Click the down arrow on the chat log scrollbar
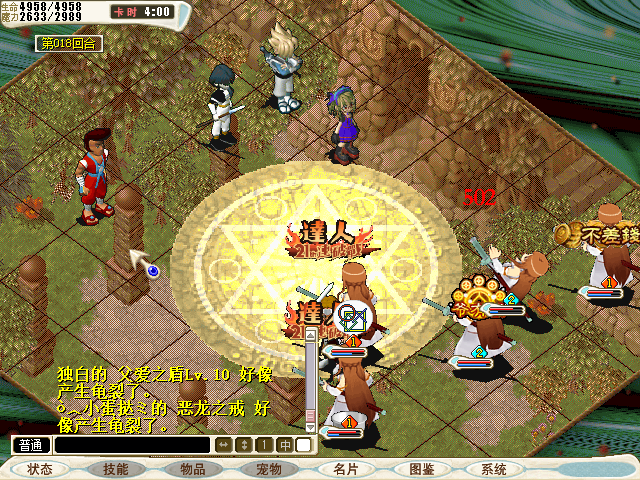The height and width of the screenshot is (480, 640). pyautogui.click(x=311, y=428)
